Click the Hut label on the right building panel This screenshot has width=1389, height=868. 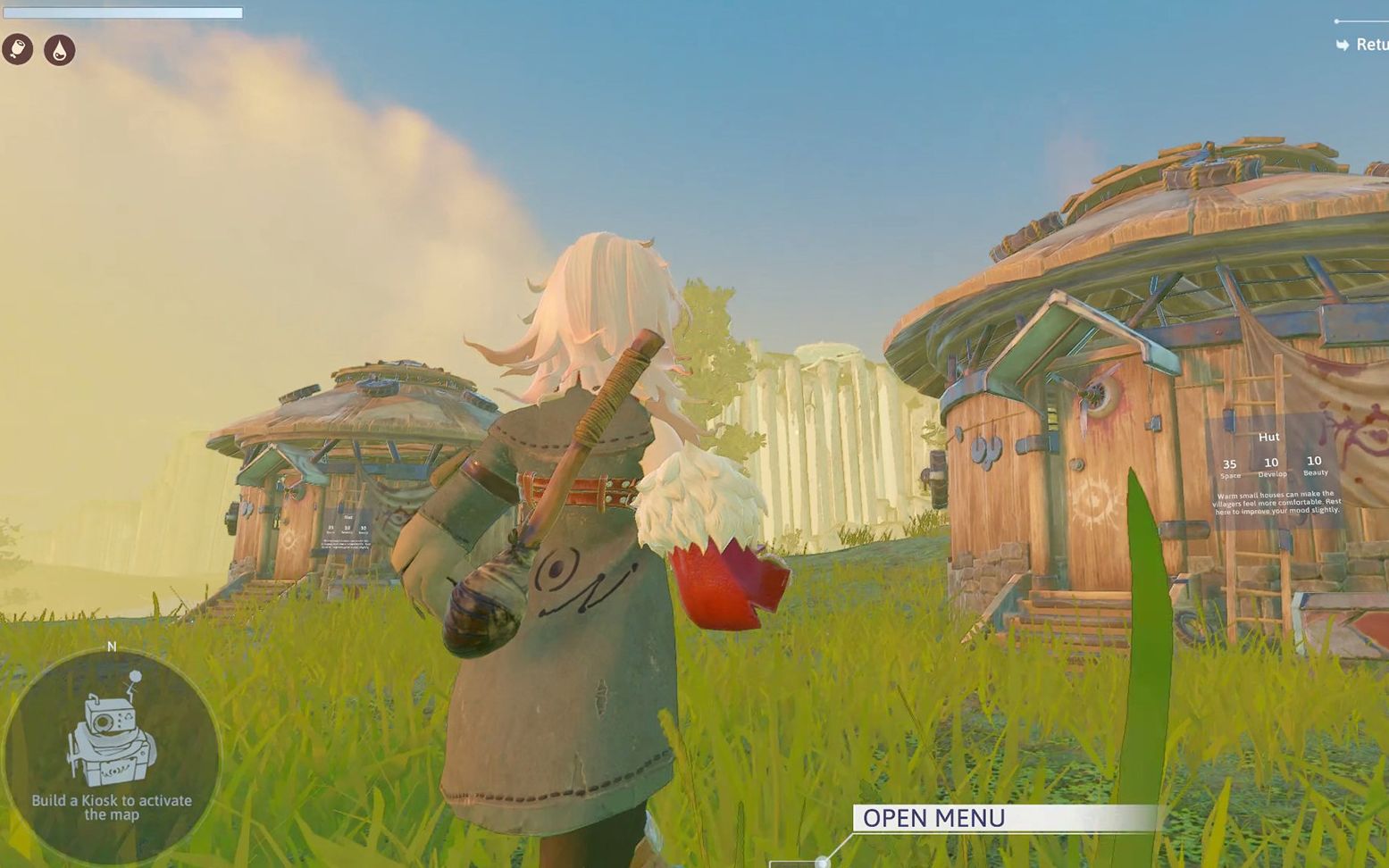click(x=1269, y=437)
